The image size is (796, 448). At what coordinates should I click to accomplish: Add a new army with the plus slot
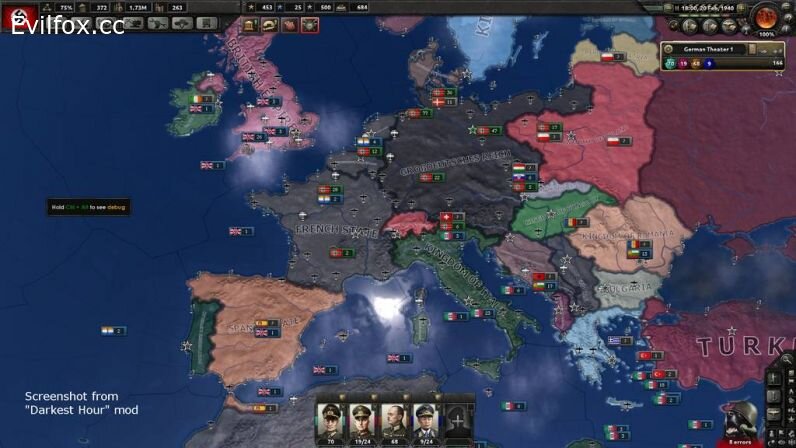tap(457, 417)
